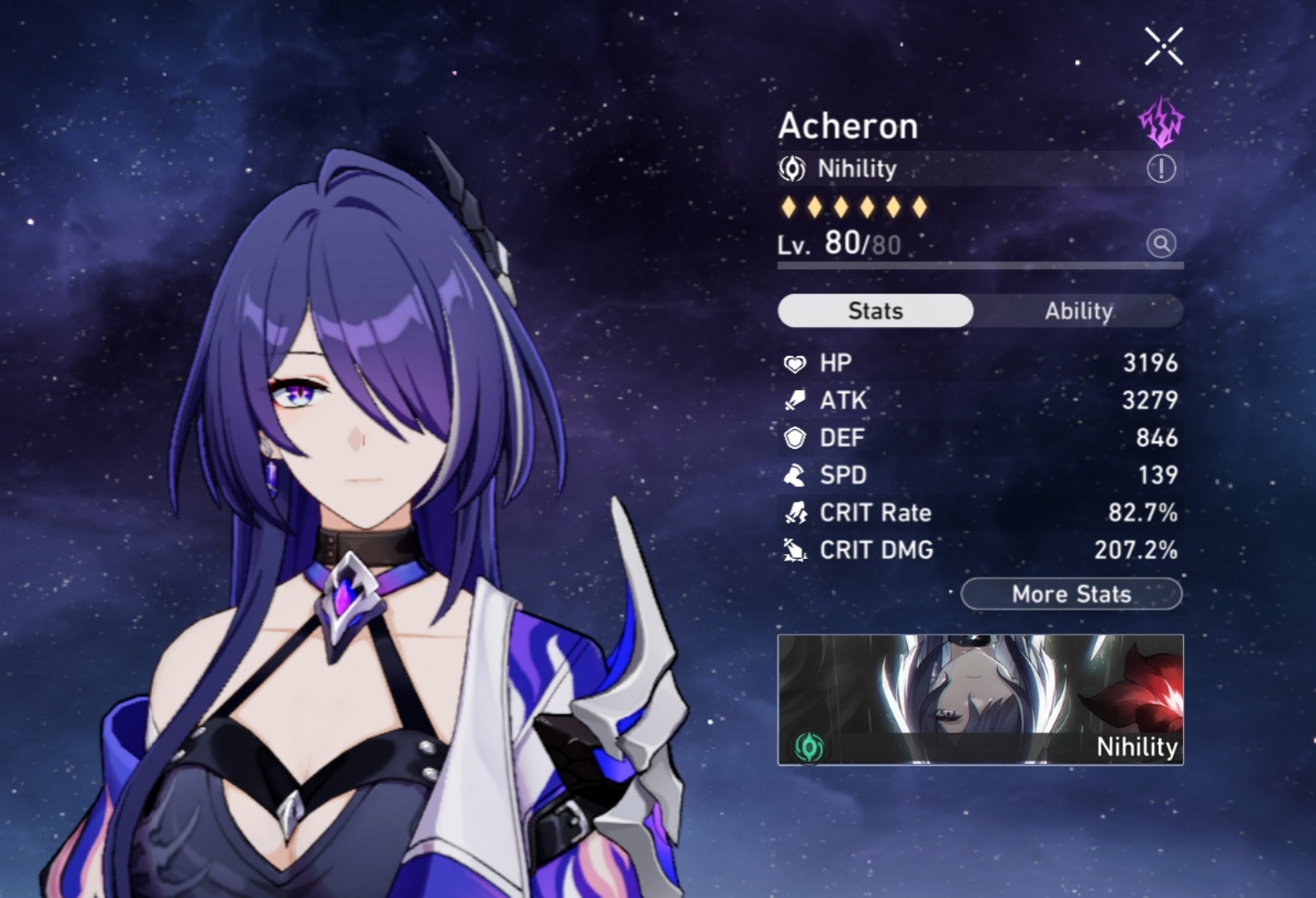Keep the Stats tab selected

[x=875, y=310]
